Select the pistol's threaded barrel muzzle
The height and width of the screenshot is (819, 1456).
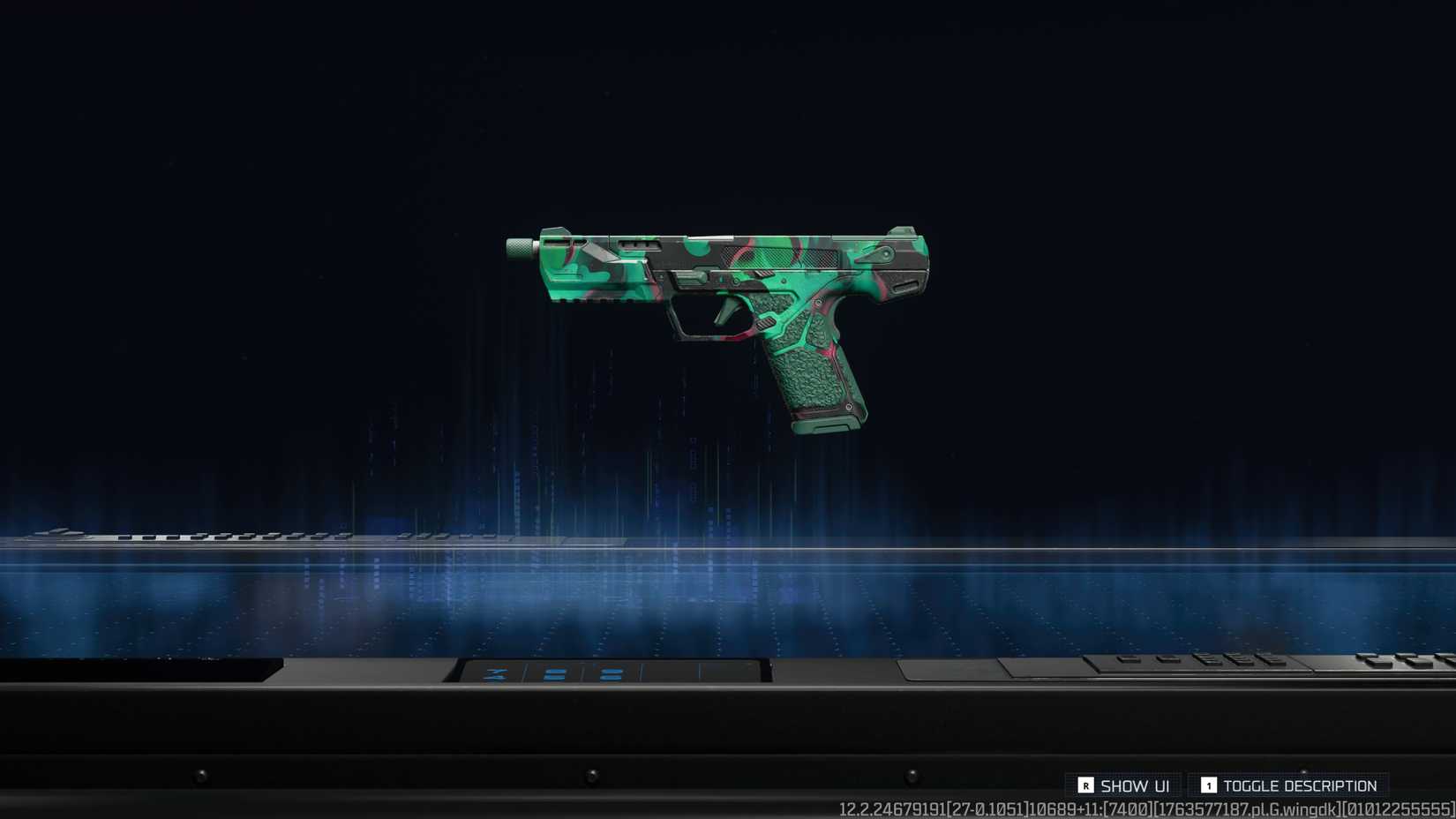pyautogui.click(x=522, y=247)
